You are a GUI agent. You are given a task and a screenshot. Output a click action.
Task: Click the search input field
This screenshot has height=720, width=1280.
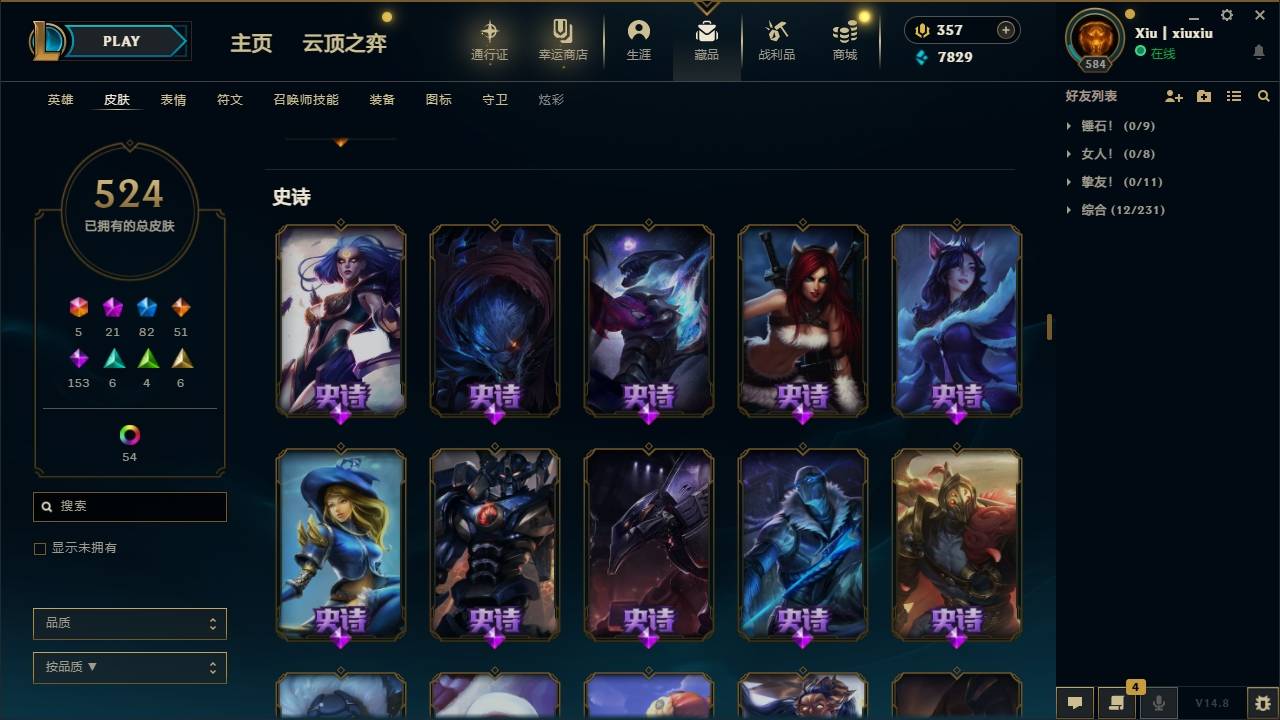[129, 506]
